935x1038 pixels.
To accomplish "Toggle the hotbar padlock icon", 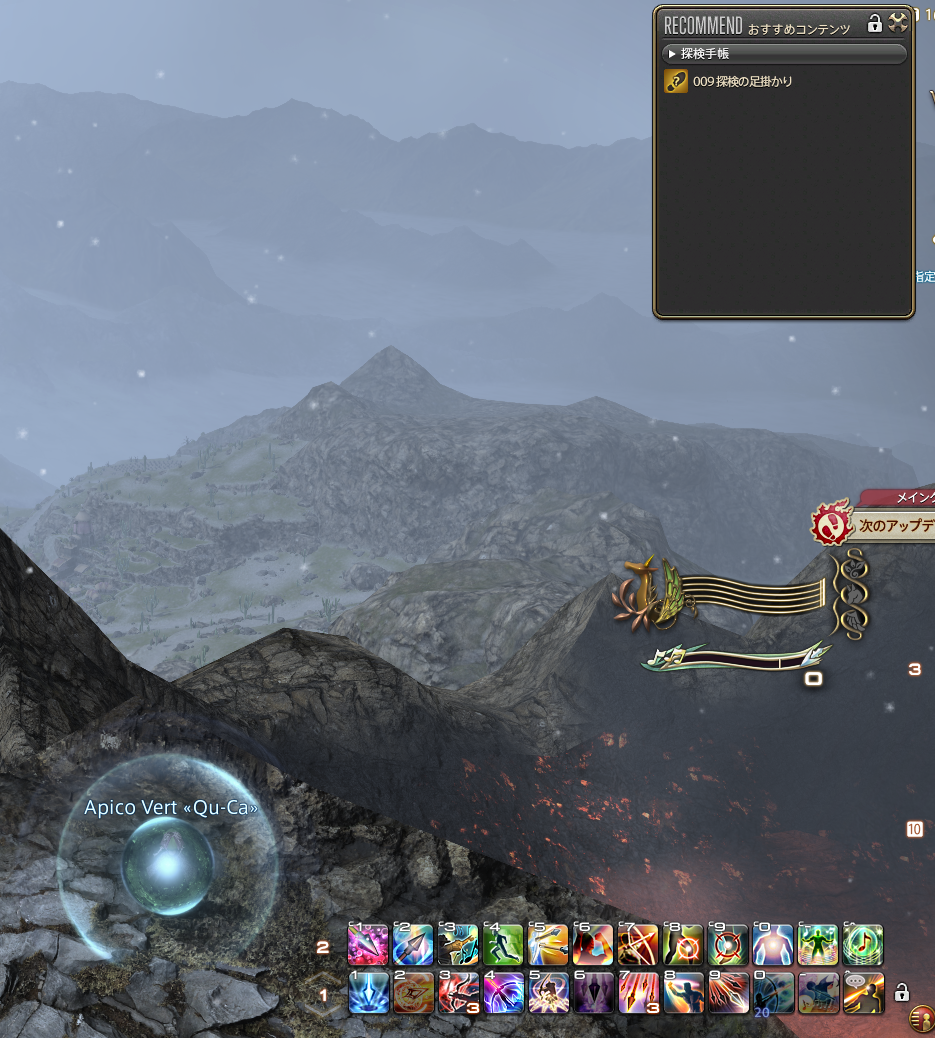I will coord(901,992).
